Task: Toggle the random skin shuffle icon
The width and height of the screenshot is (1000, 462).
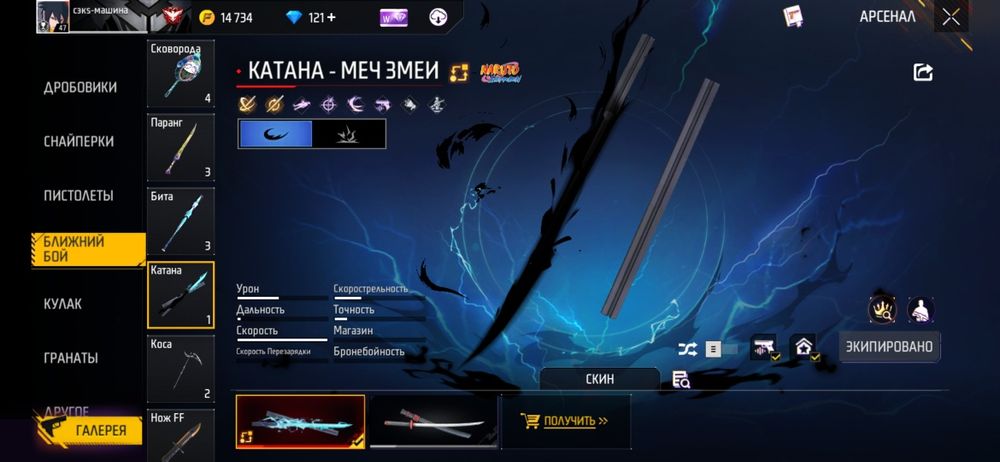Action: click(688, 349)
